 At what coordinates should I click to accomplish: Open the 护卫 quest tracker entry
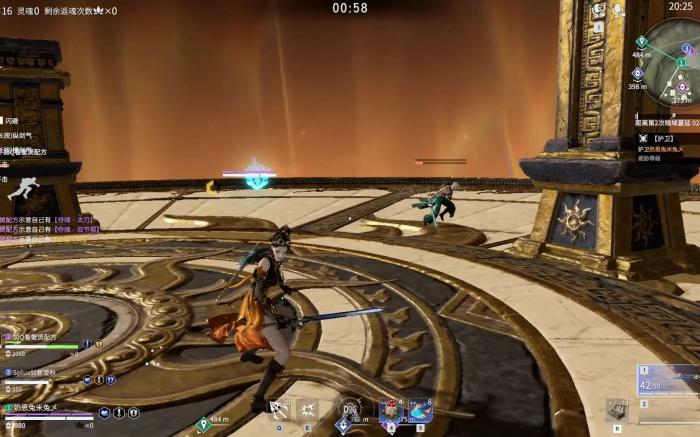pyautogui.click(x=666, y=138)
